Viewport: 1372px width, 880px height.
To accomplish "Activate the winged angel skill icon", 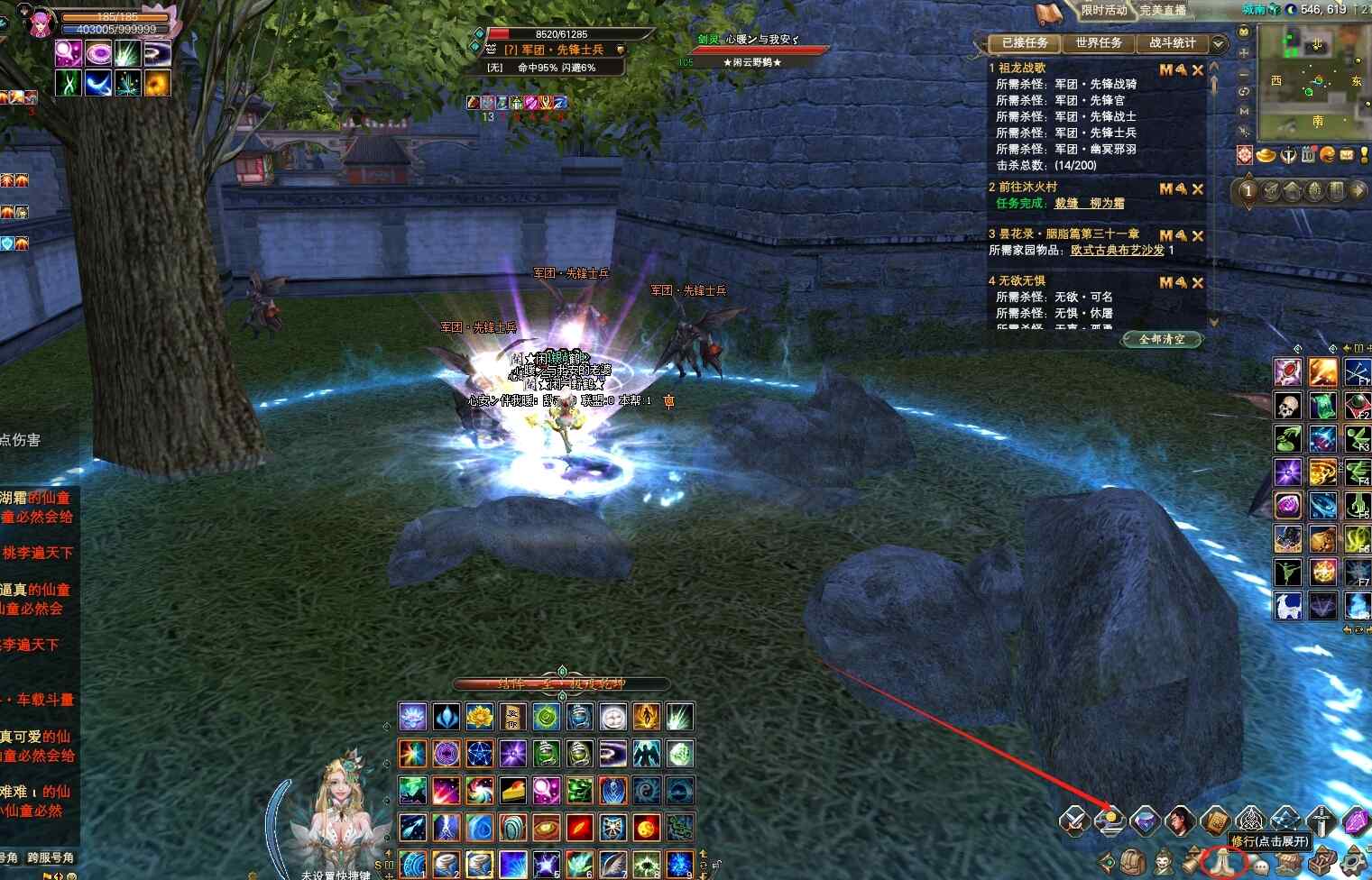I will click(647, 754).
